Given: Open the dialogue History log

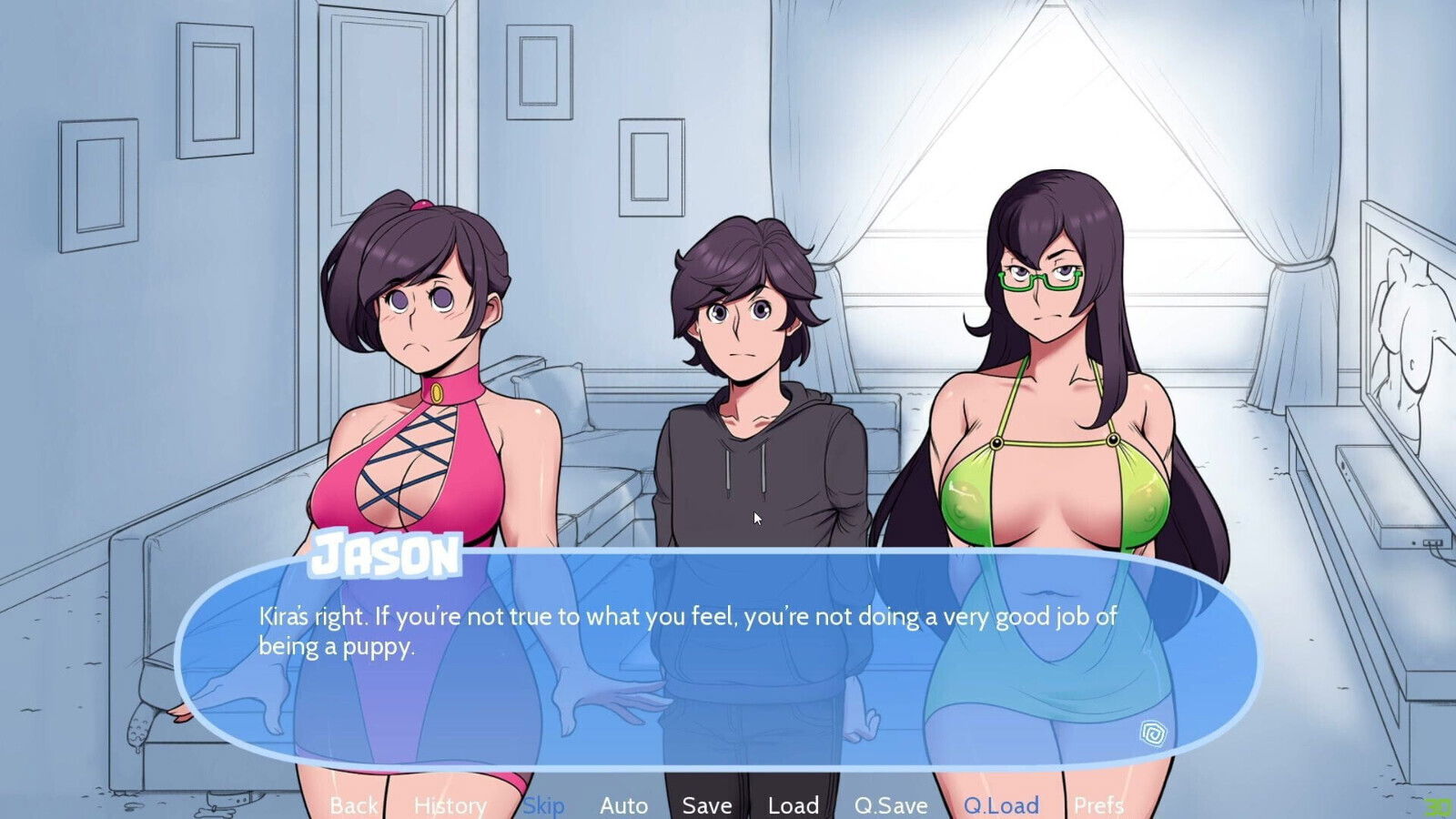Looking at the screenshot, I should point(450,804).
